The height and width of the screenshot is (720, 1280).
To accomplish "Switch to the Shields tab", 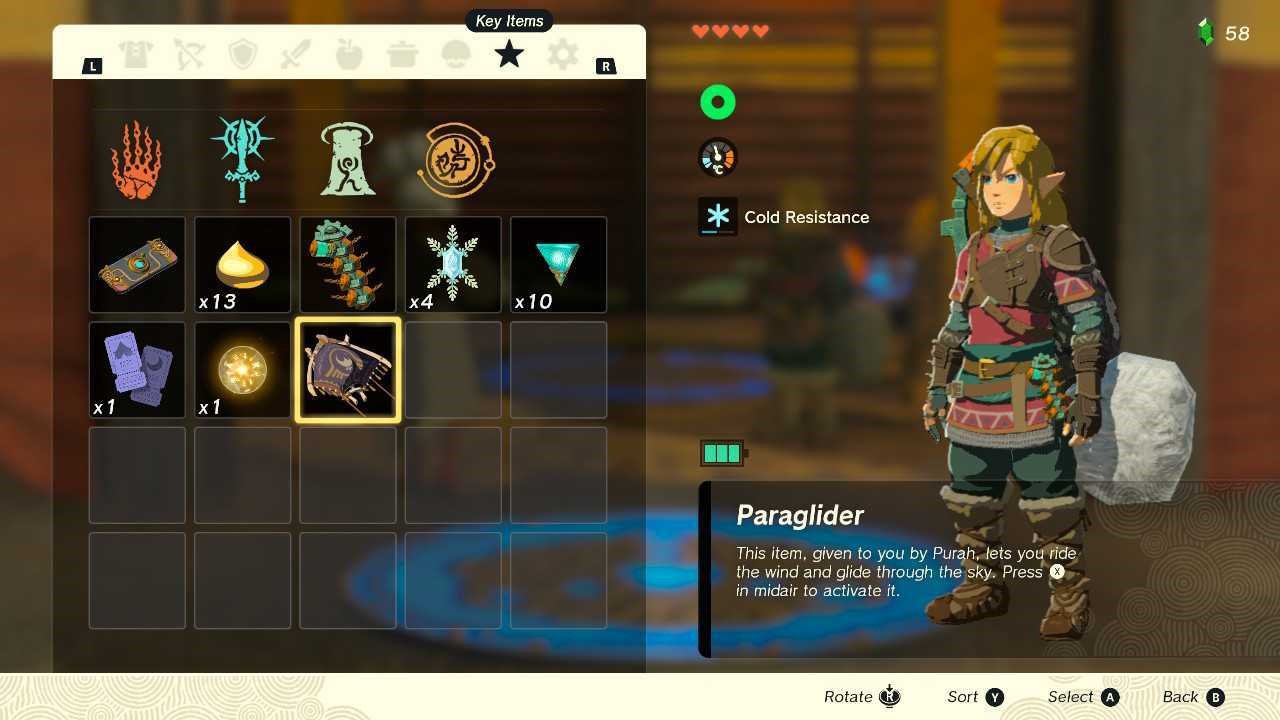I will click(243, 54).
